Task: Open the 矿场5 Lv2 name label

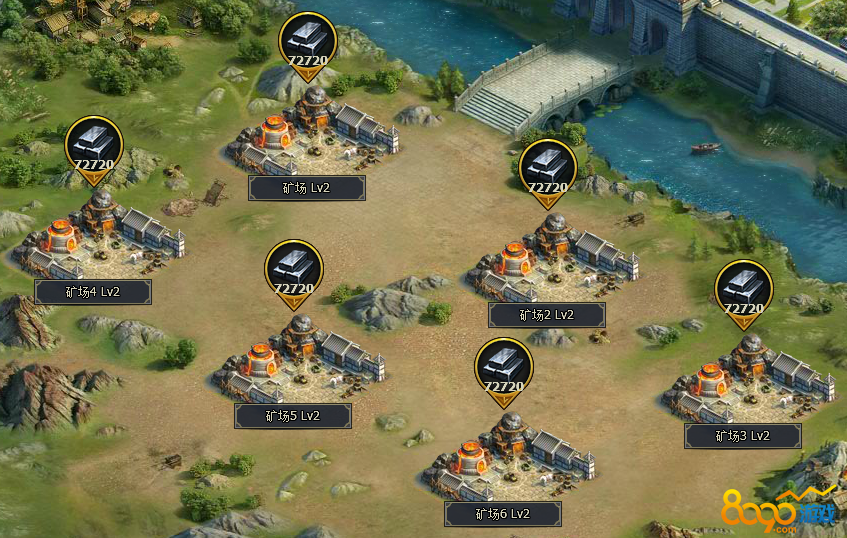Action: click(x=293, y=416)
